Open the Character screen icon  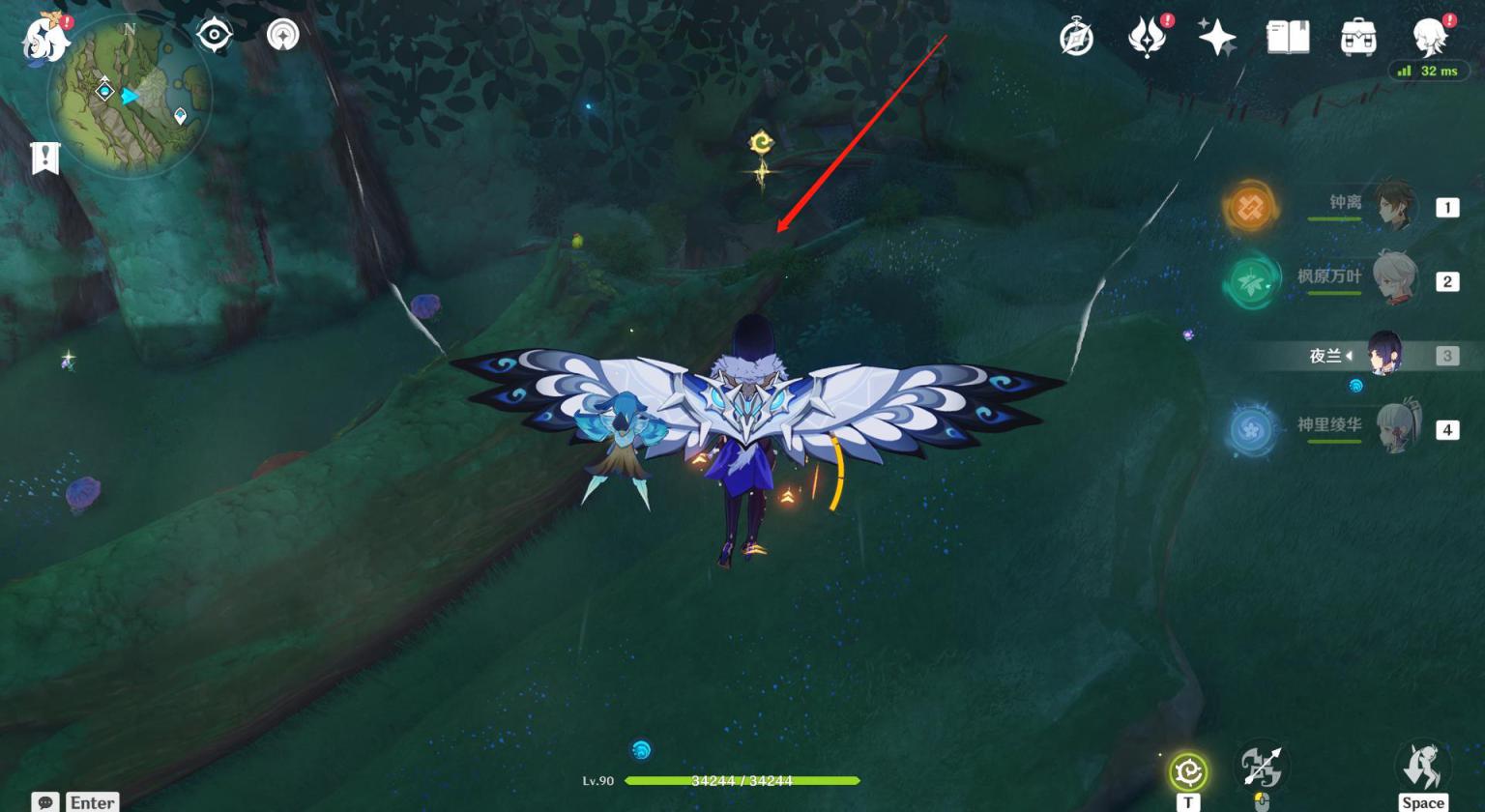pyautogui.click(x=1429, y=38)
